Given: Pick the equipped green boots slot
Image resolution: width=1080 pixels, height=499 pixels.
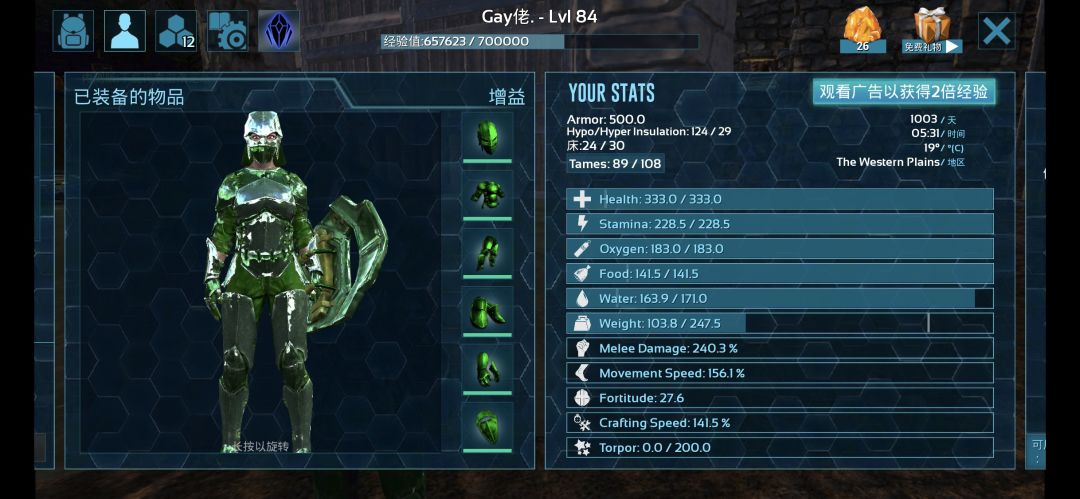Looking at the screenshot, I should click(x=487, y=310).
